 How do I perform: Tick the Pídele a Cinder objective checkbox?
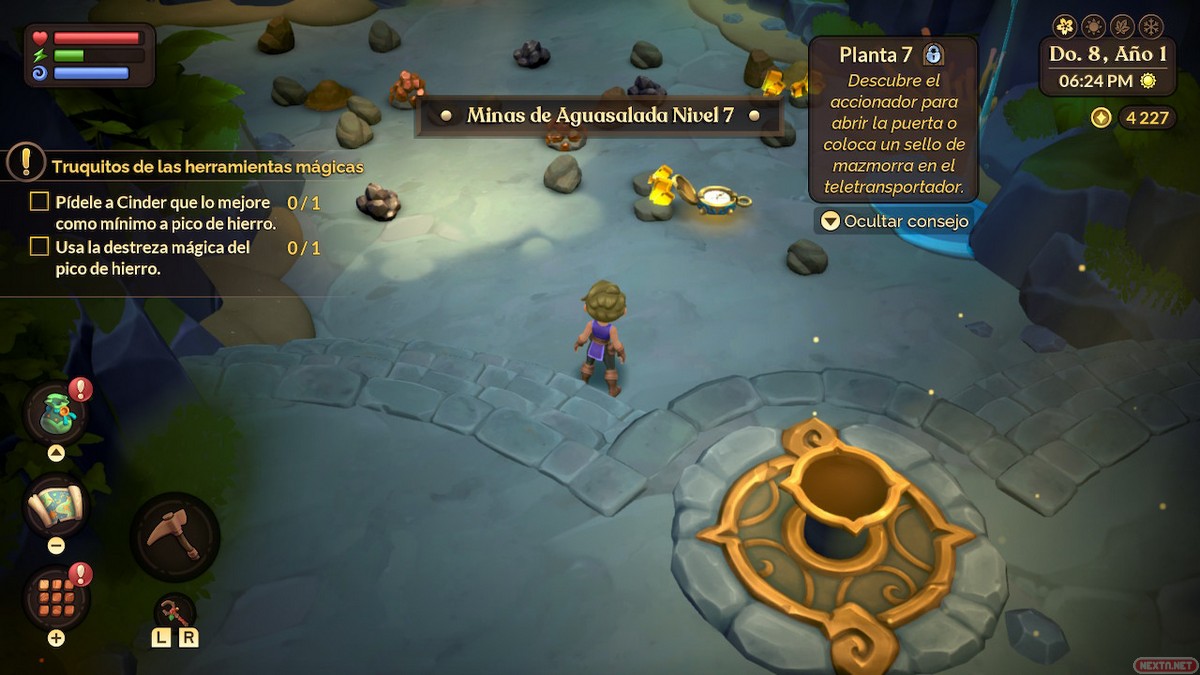[39, 202]
